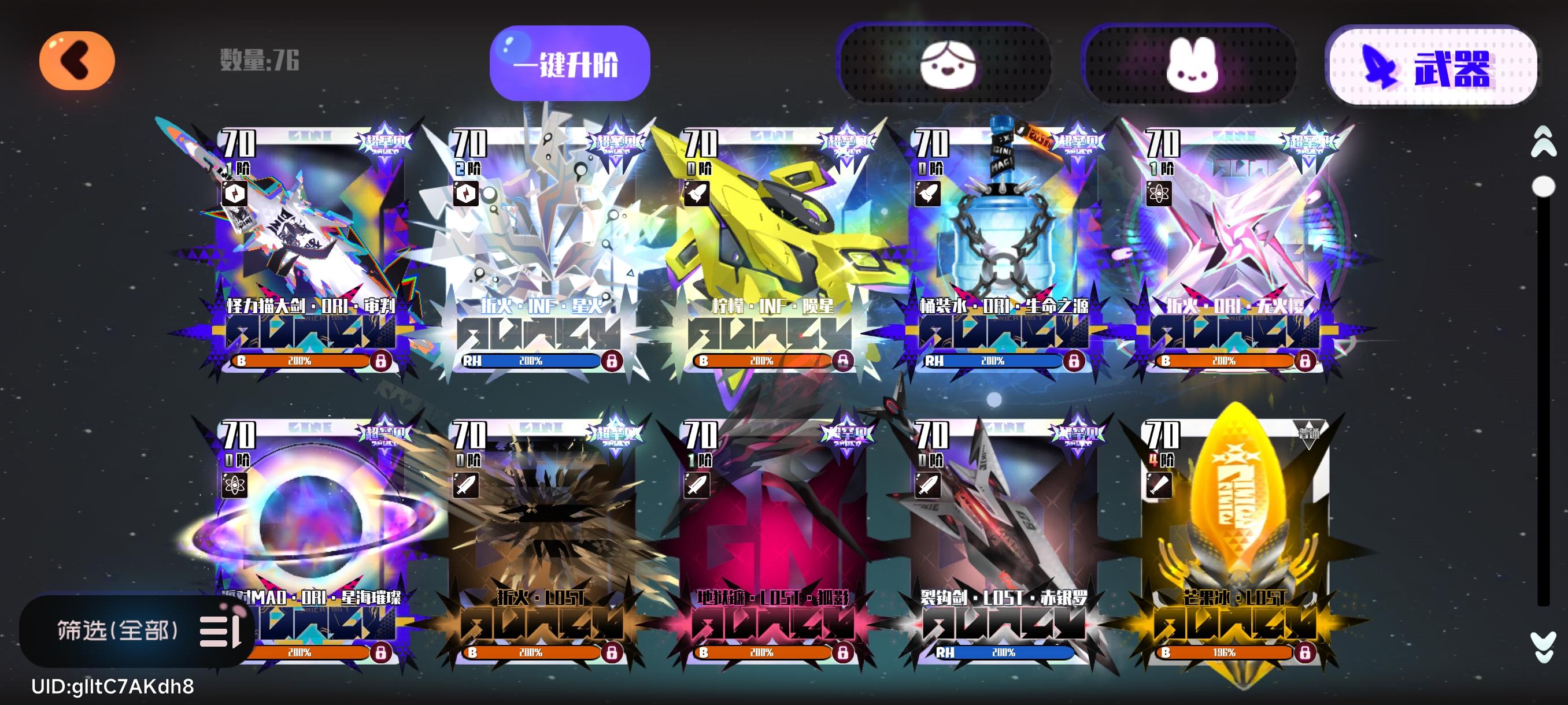The width and height of the screenshot is (1568, 705).
Task: Tap the smiling face character icon
Action: coord(949,66)
